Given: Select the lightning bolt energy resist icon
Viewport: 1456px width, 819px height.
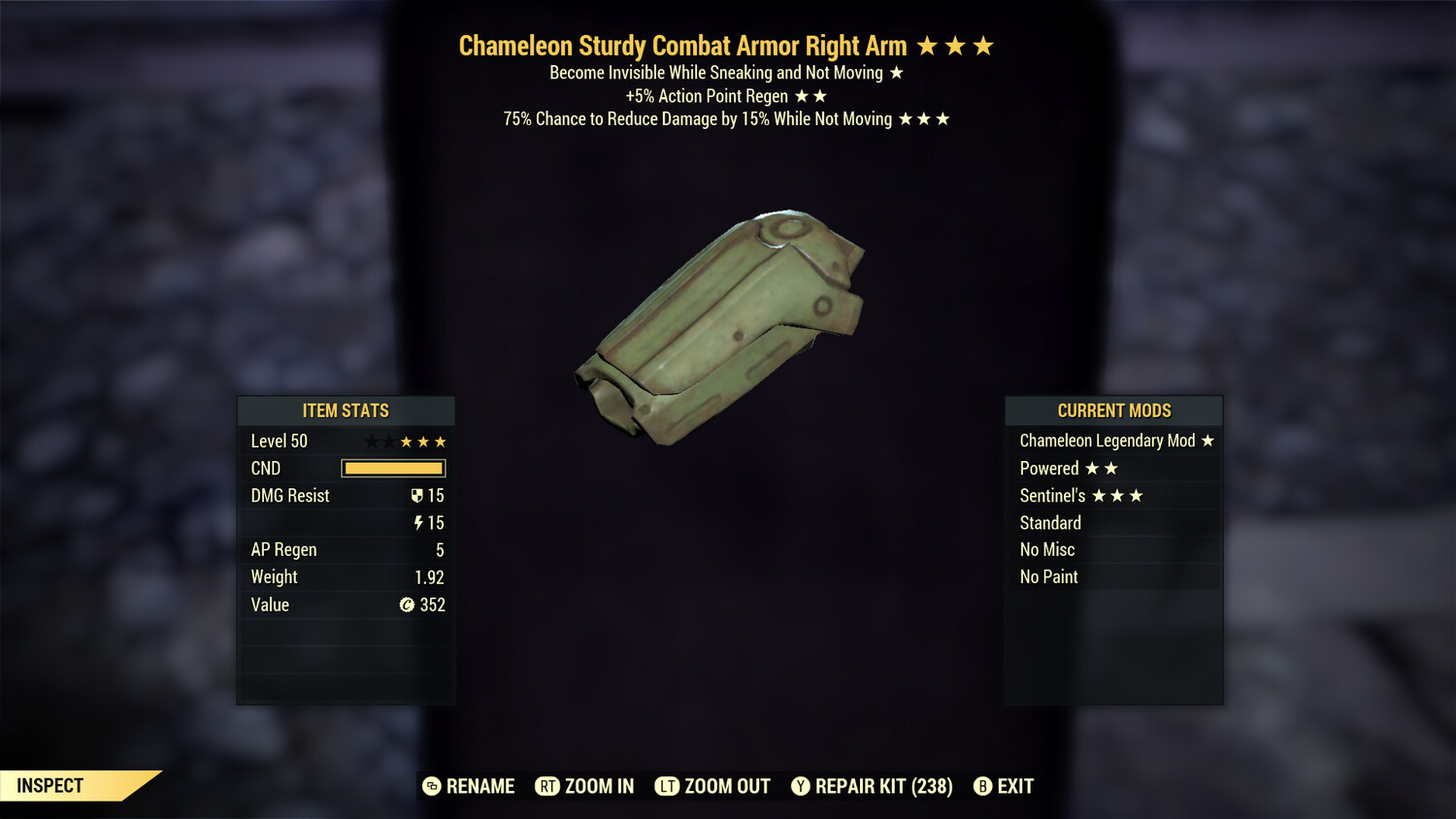Looking at the screenshot, I should coord(418,522).
